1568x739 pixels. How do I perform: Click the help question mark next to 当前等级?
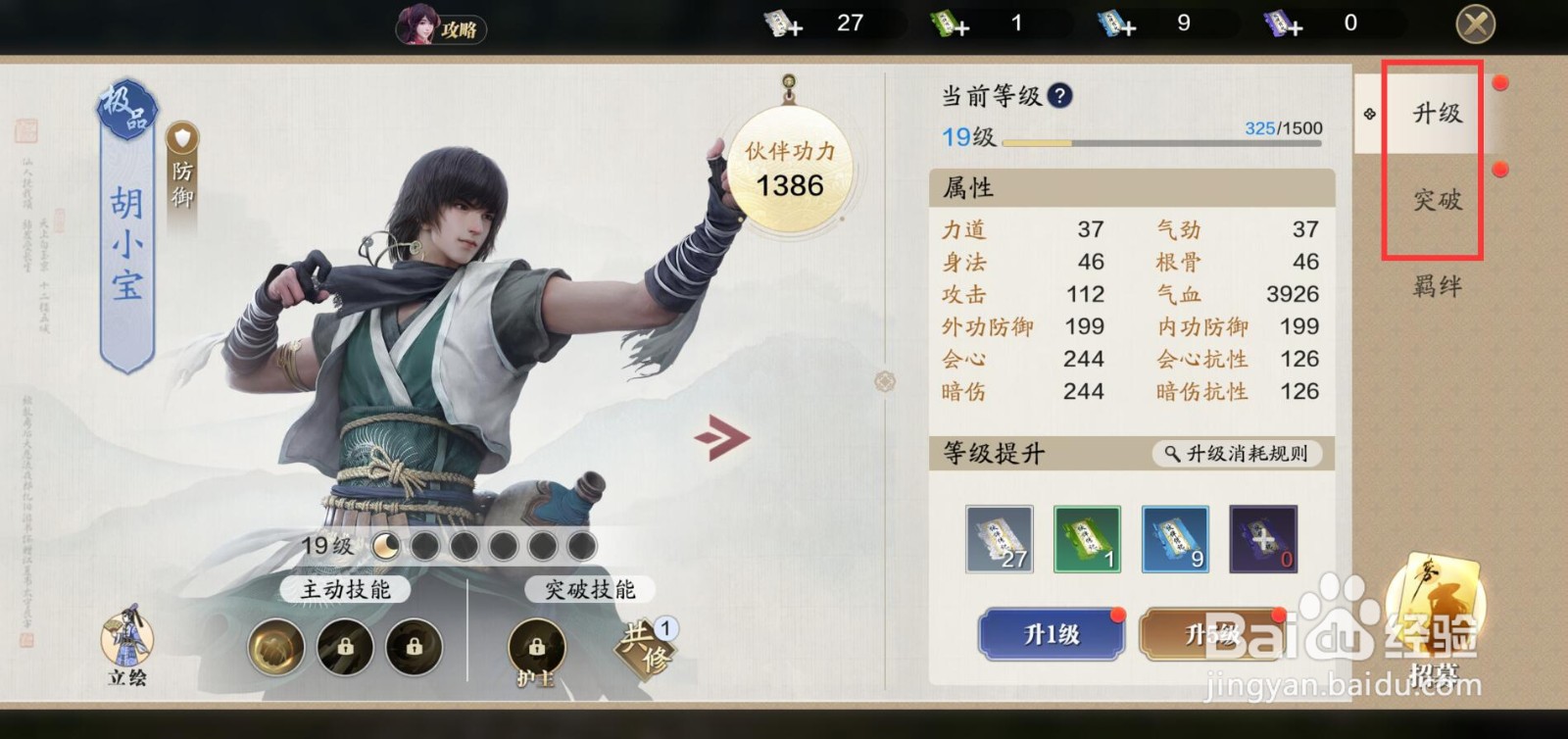1060,96
